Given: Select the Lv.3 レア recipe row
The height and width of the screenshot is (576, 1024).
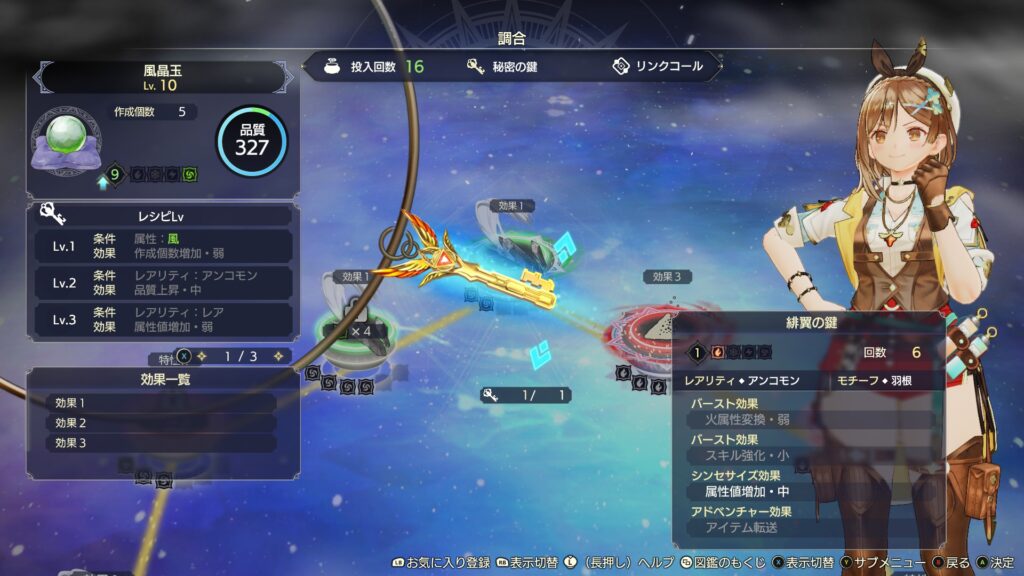Looking at the screenshot, I should 162,319.
